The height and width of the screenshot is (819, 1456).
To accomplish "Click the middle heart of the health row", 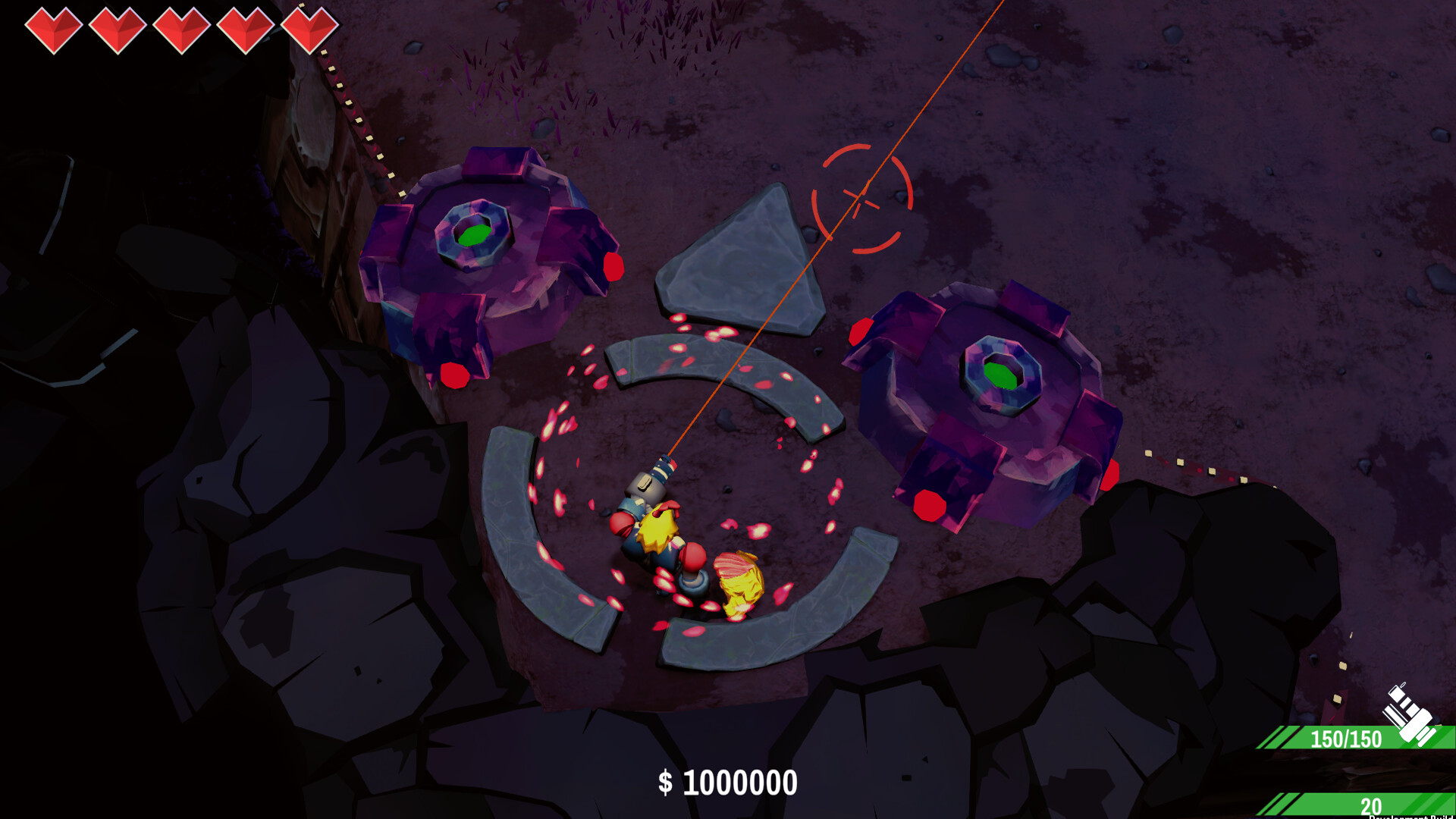I will [x=180, y=25].
